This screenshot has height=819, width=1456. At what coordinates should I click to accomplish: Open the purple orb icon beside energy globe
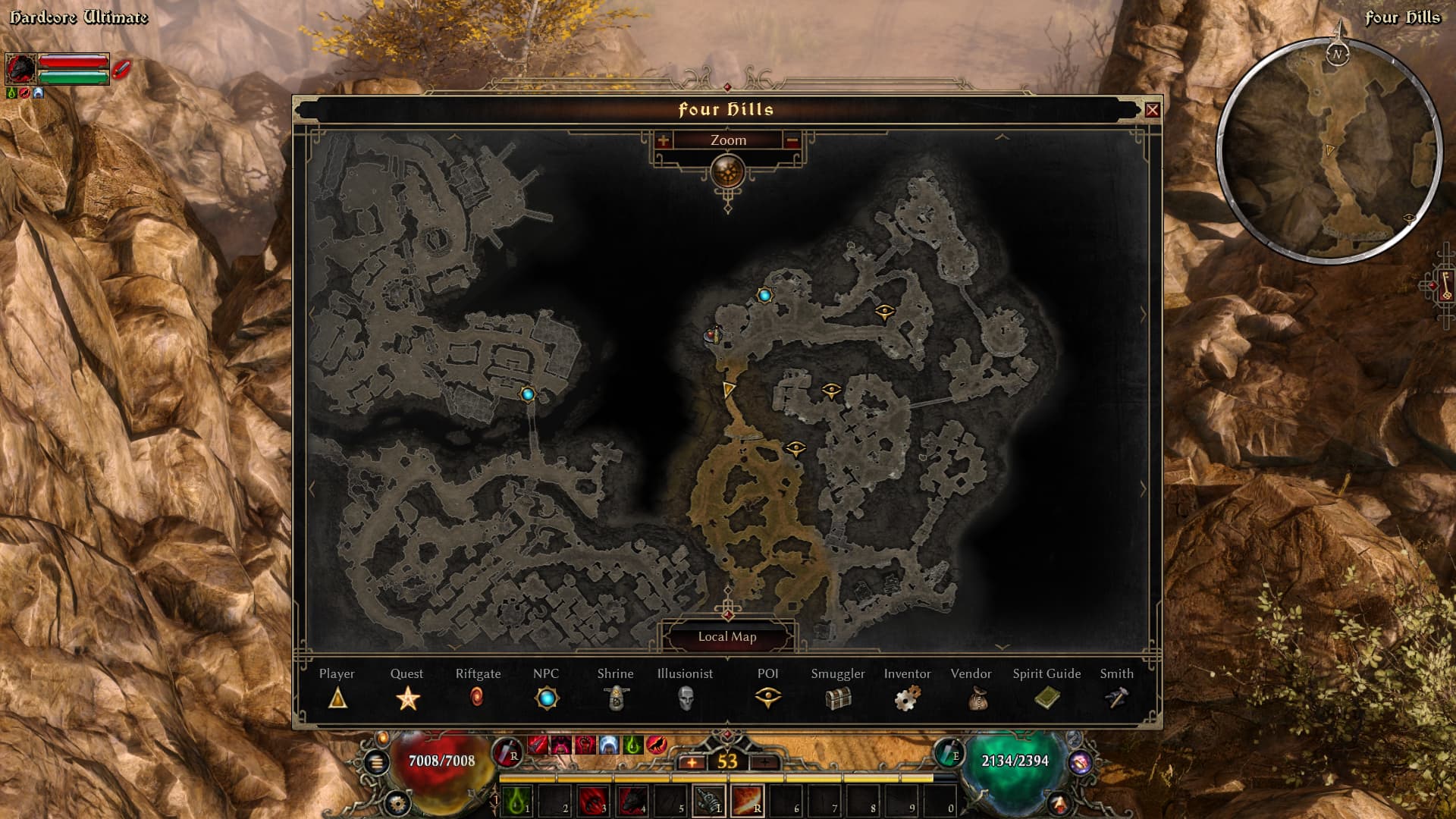pos(1081,761)
